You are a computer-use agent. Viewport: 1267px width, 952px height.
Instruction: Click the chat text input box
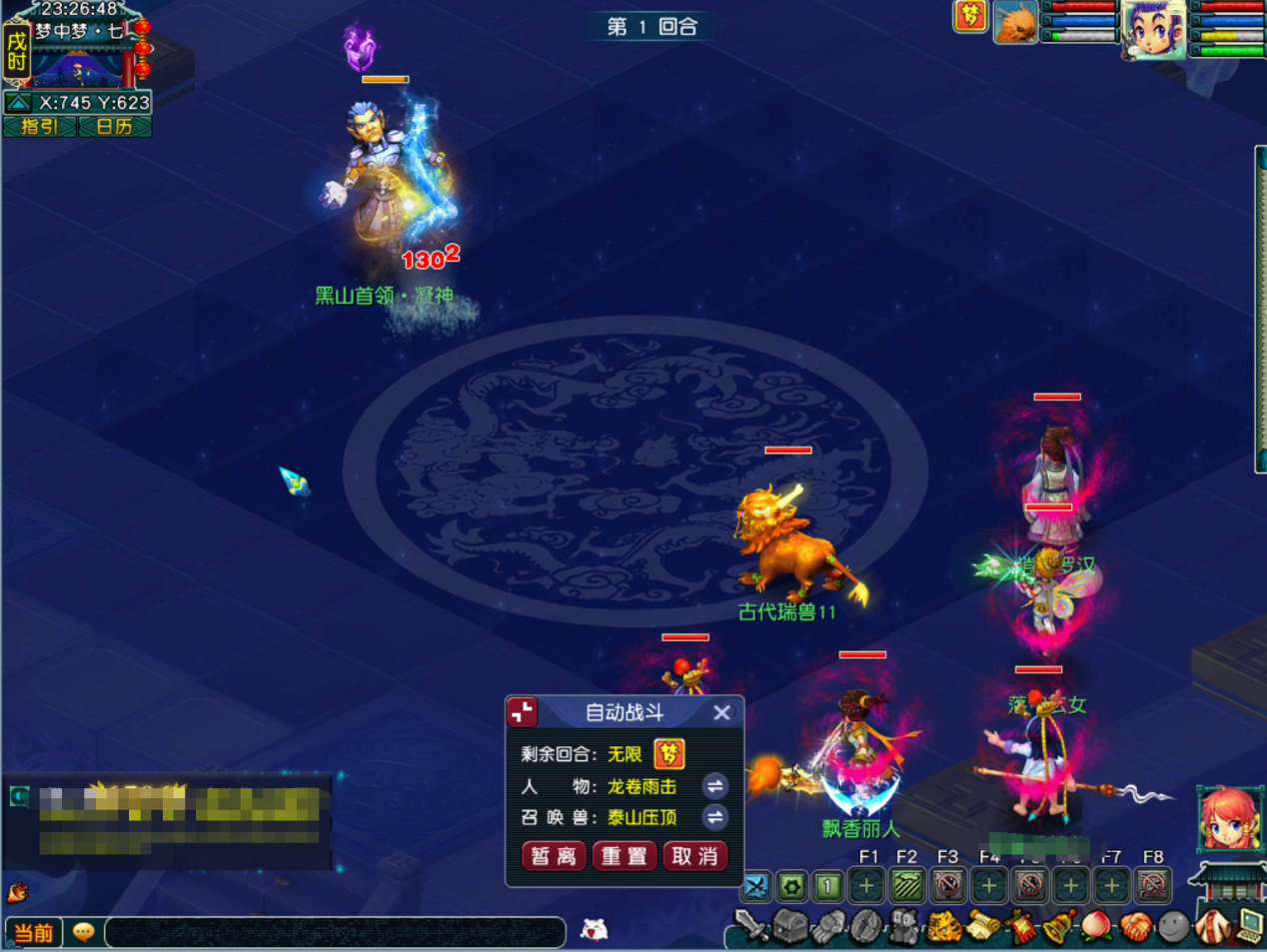(x=335, y=933)
